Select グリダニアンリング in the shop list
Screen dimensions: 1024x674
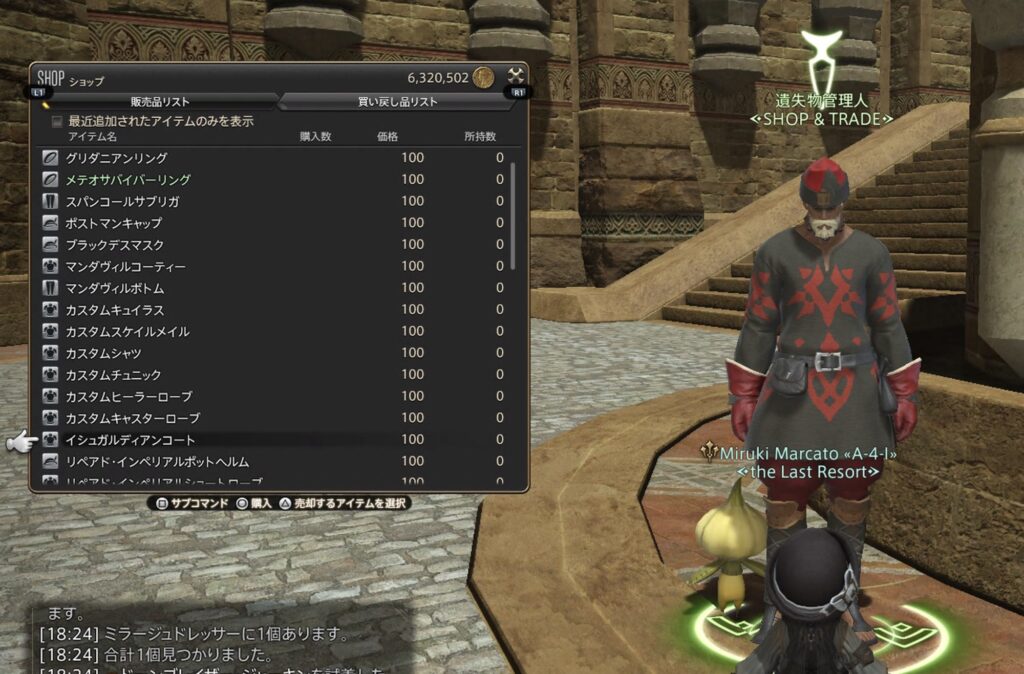point(116,158)
